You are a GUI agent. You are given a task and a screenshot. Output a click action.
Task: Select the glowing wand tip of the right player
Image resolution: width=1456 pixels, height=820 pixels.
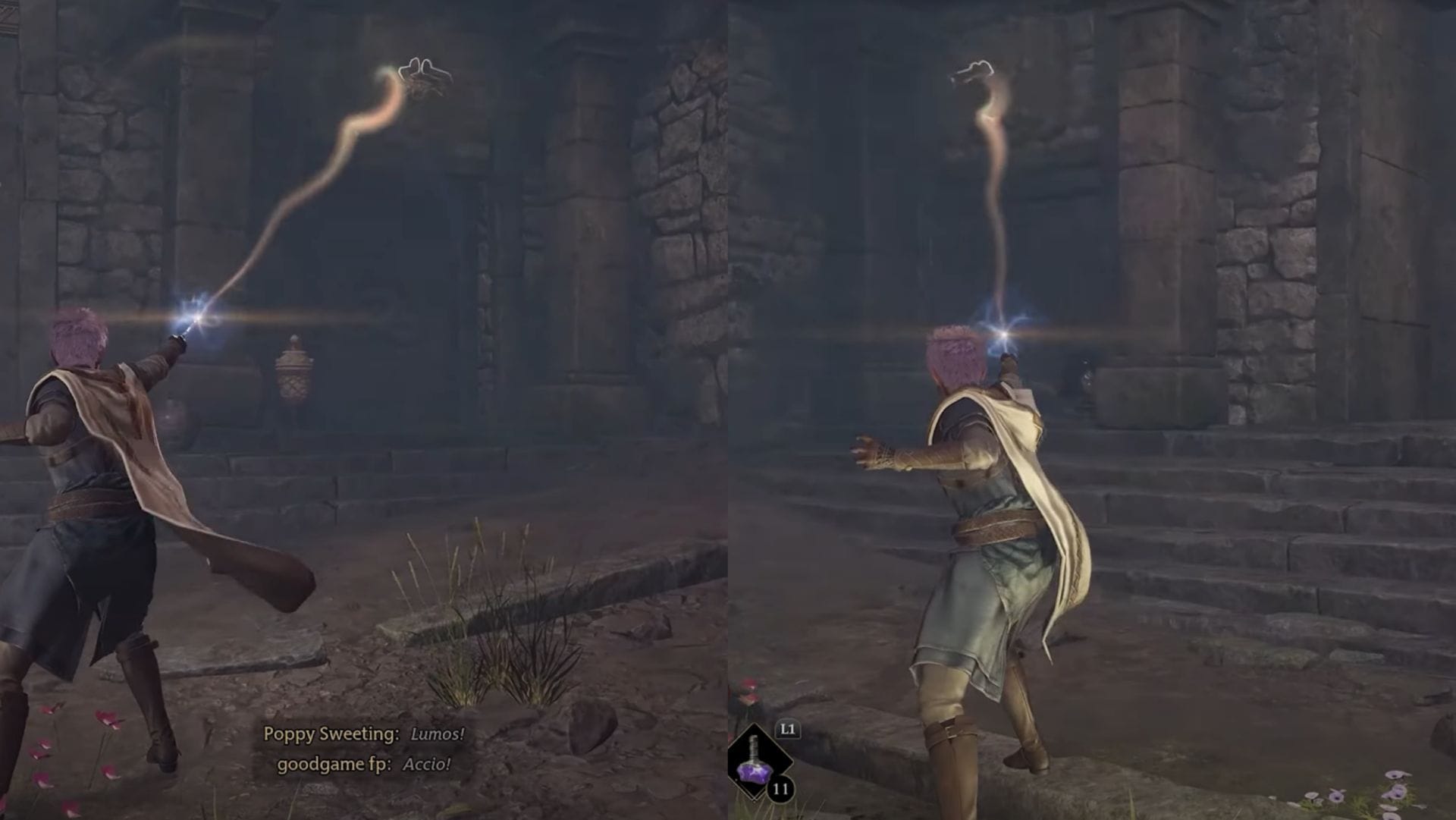tap(1003, 332)
